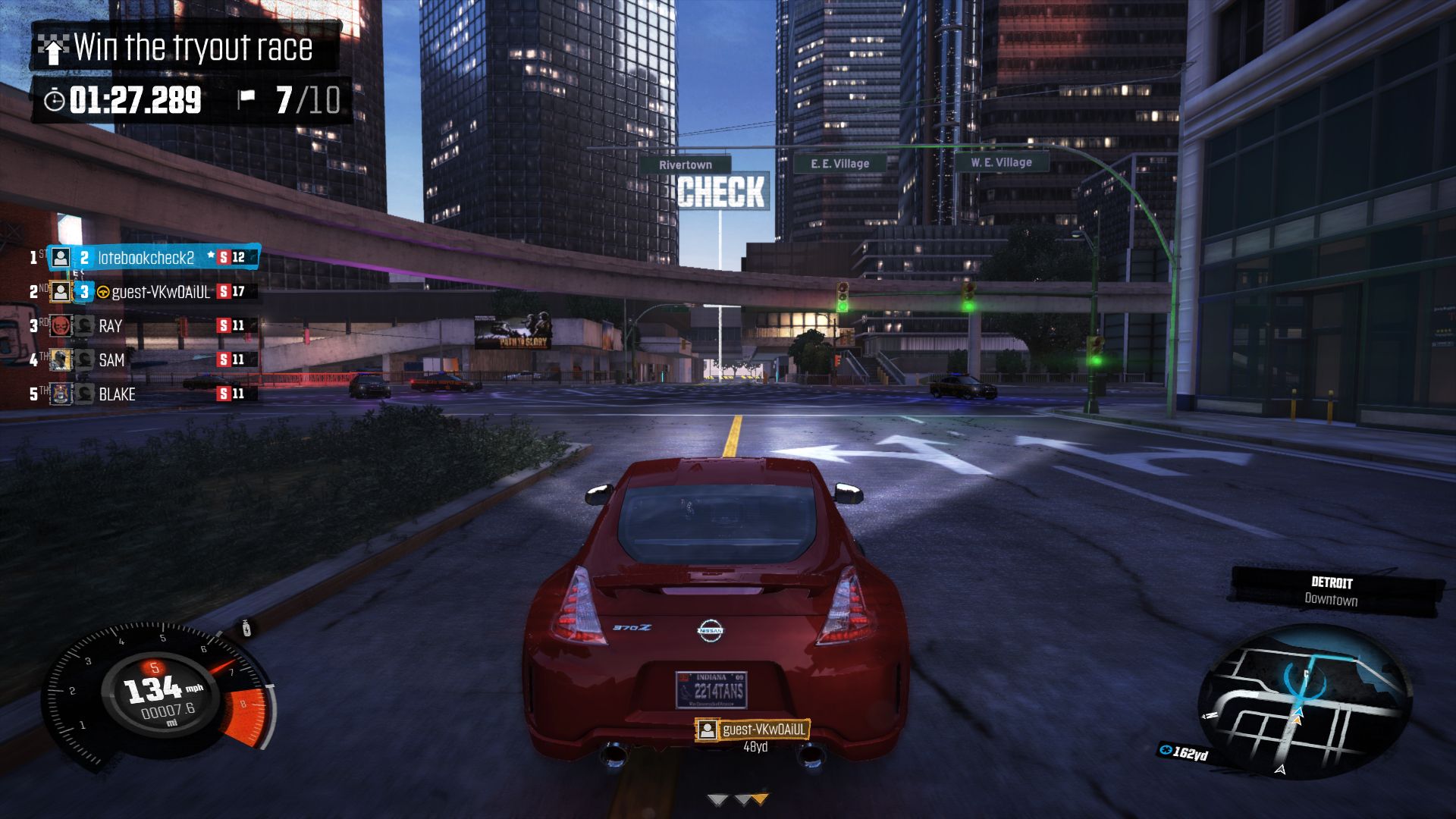Click the minimap in the corner
The image size is (1456, 819).
[x=1303, y=703]
